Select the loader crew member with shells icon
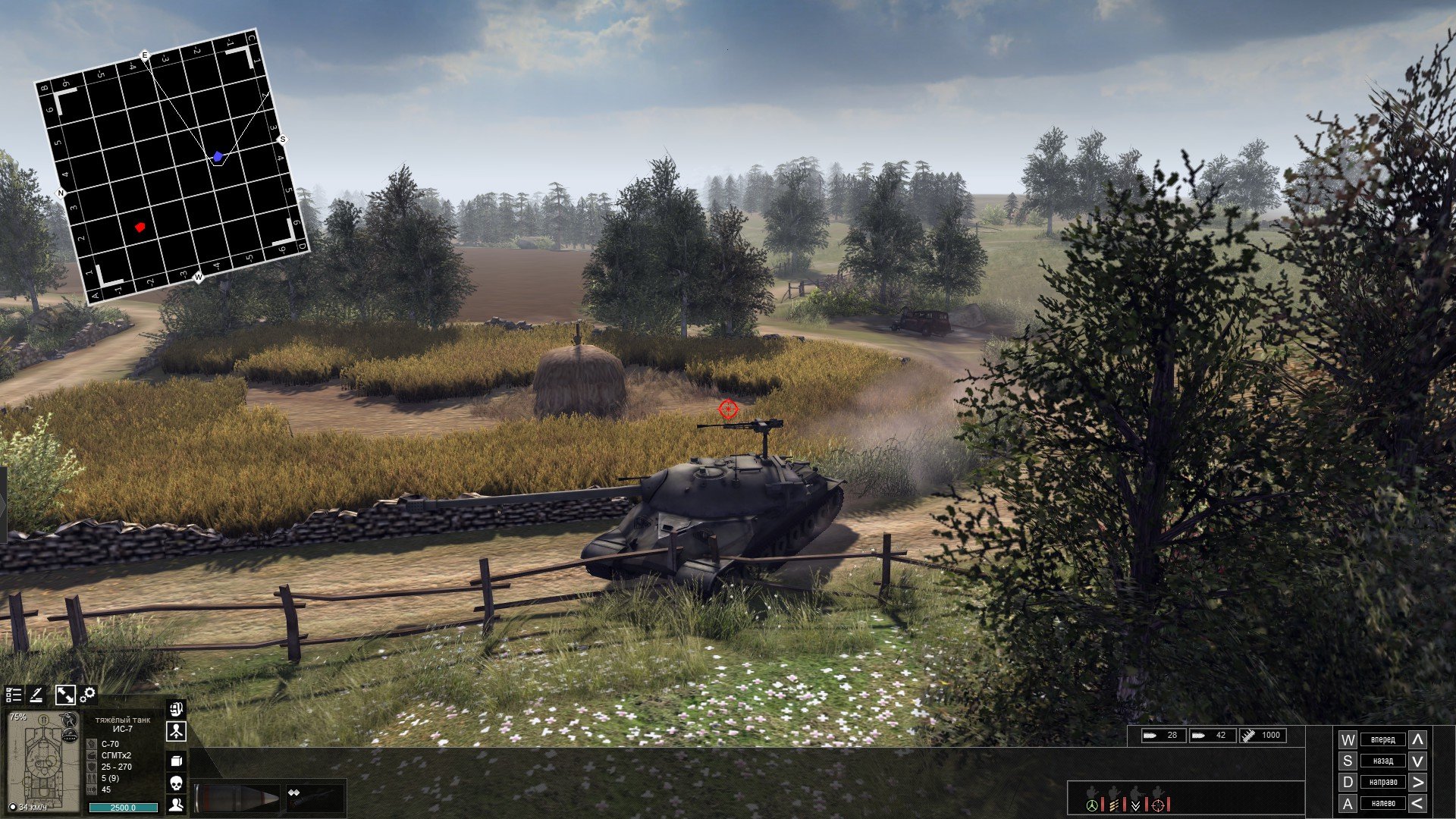Viewport: 1456px width, 819px height. click(1114, 802)
